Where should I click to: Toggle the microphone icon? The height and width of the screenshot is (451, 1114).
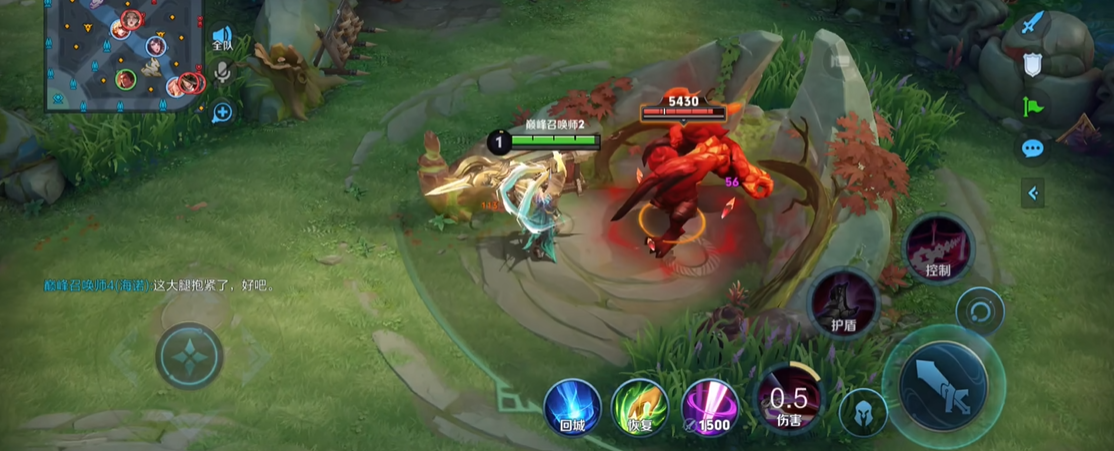(223, 72)
